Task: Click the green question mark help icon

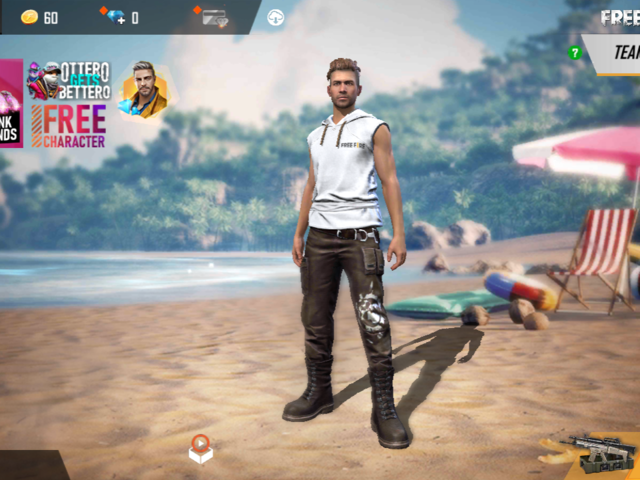Action: tap(575, 52)
